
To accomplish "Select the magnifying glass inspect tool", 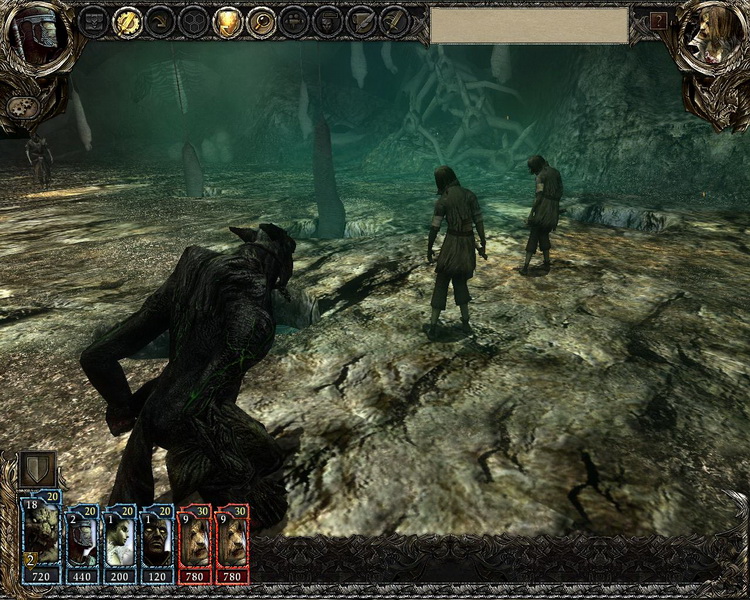I will (x=261, y=21).
